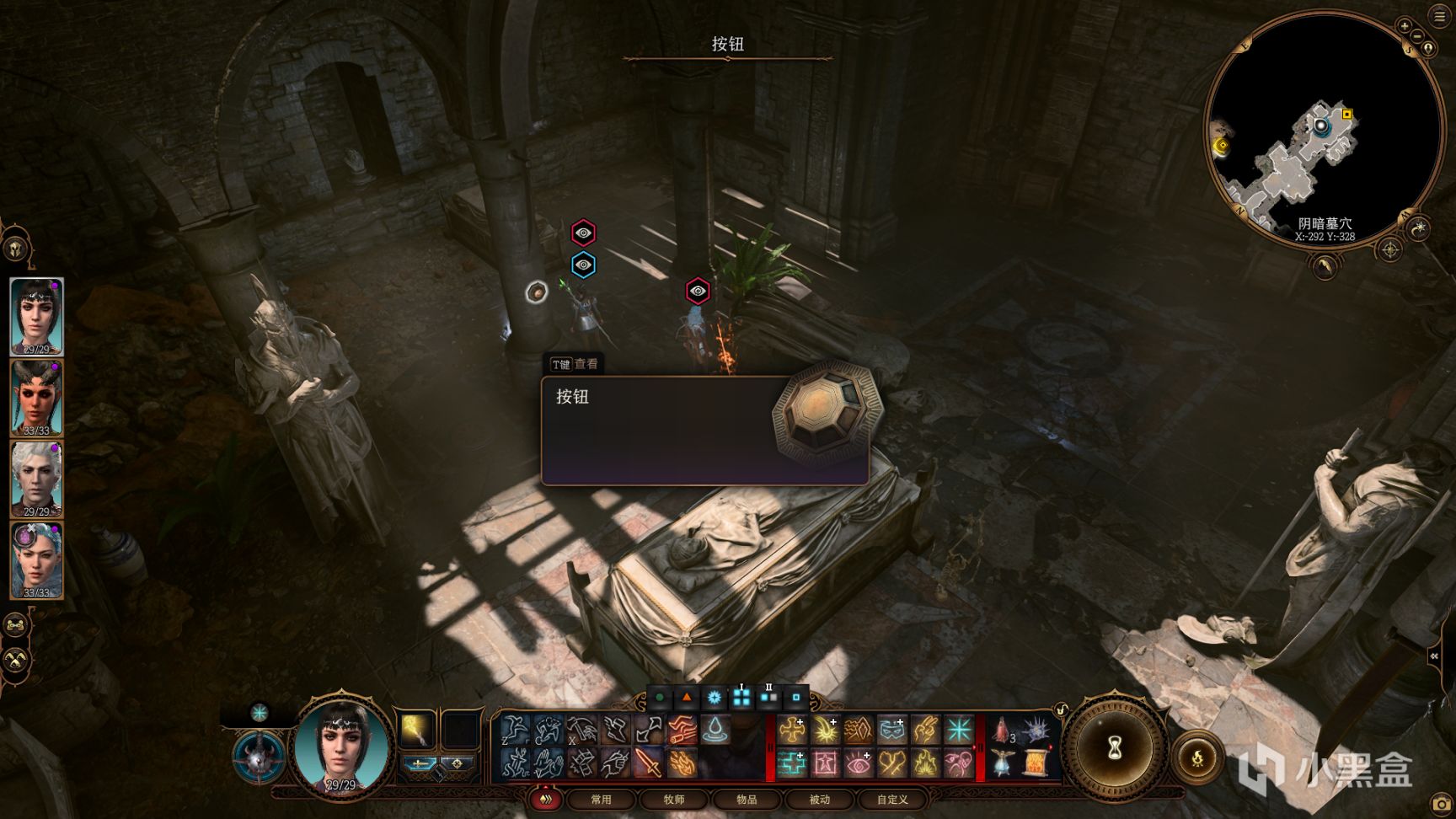This screenshot has height=819, width=1456.
Task: Activate the red scroll item slot
Action: point(1034,764)
